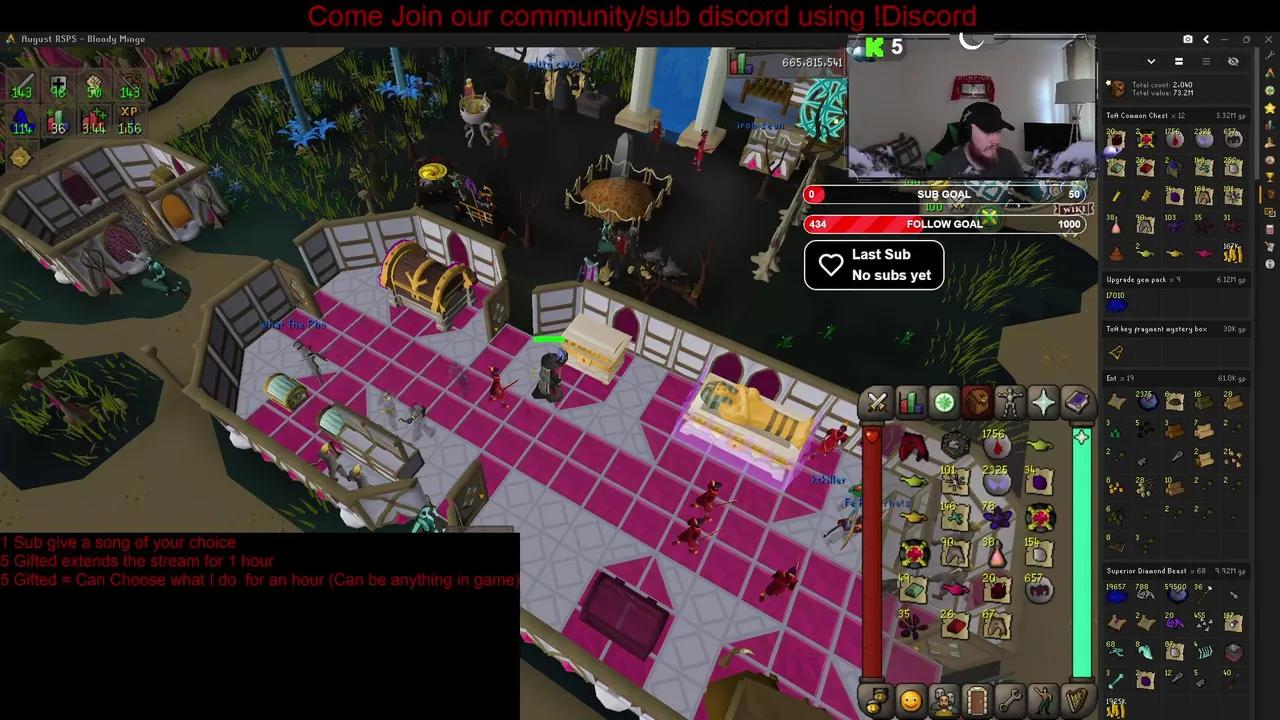The height and width of the screenshot is (720, 1280).
Task: Collapse the RuneLite sidebar with the arrow
Action: click(x=1206, y=39)
